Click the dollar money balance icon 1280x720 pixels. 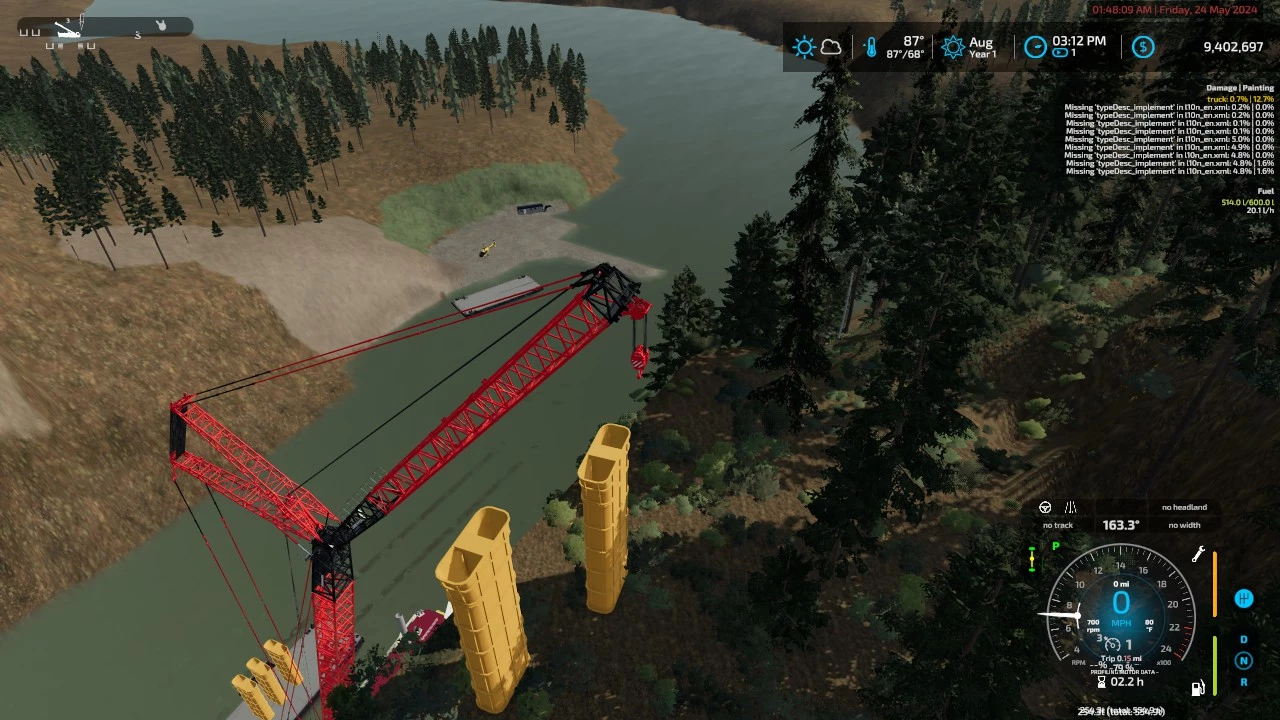(1143, 47)
